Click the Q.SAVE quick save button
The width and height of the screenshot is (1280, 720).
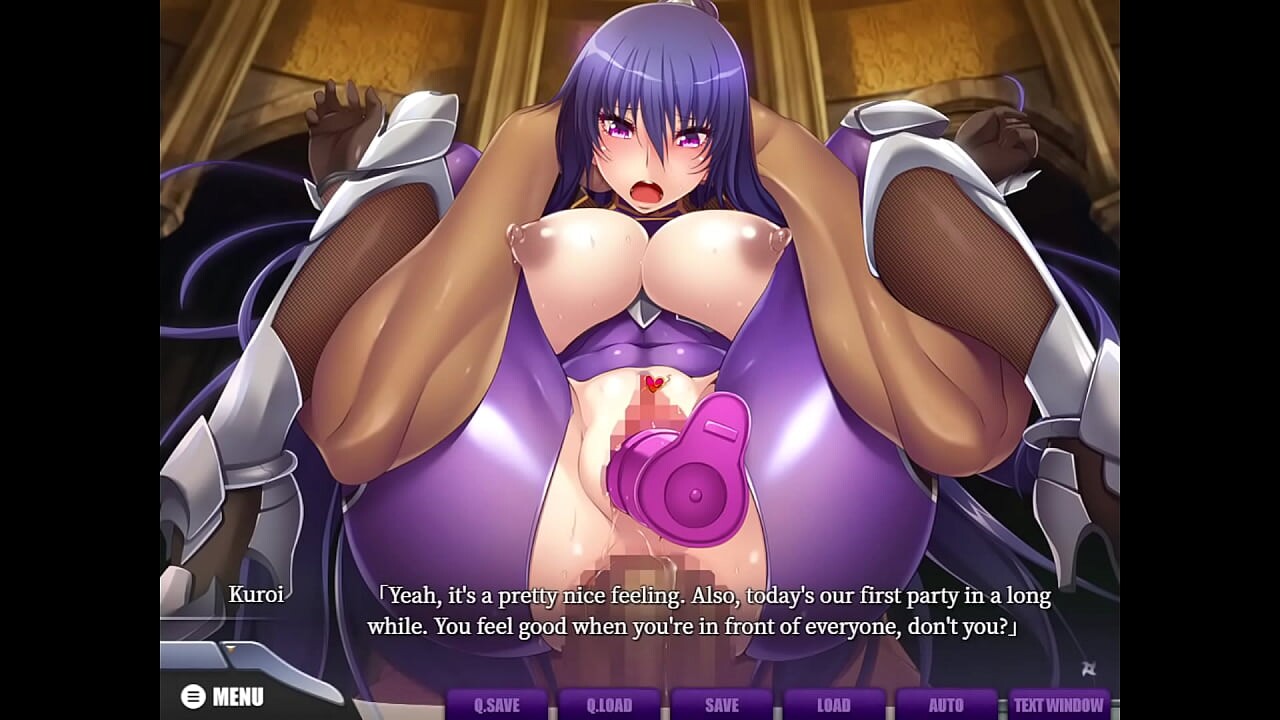click(x=497, y=704)
